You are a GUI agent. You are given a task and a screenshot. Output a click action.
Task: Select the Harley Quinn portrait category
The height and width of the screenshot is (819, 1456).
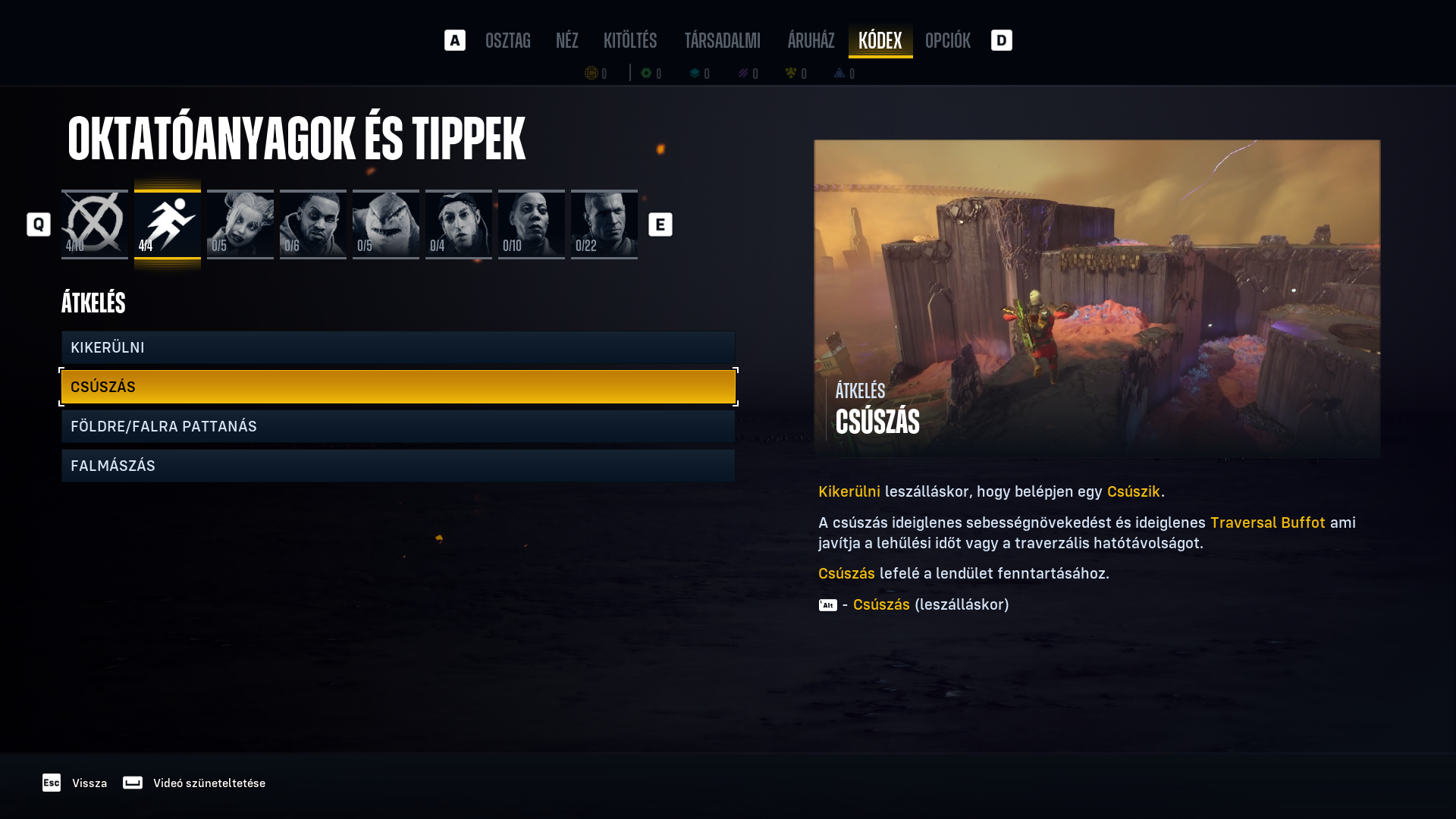[x=240, y=224]
